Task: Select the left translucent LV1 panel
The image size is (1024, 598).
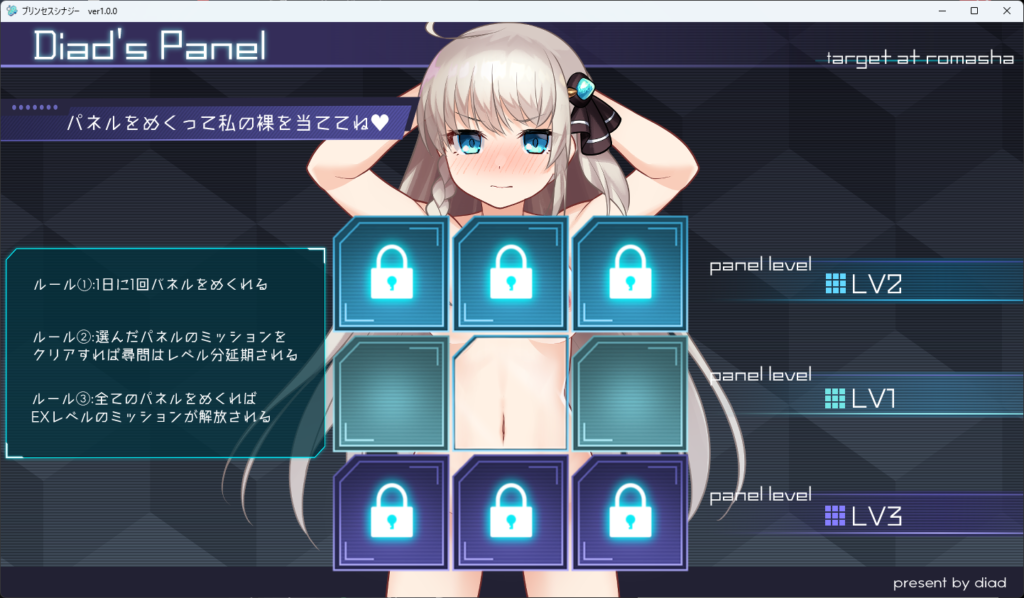Action: (391, 393)
